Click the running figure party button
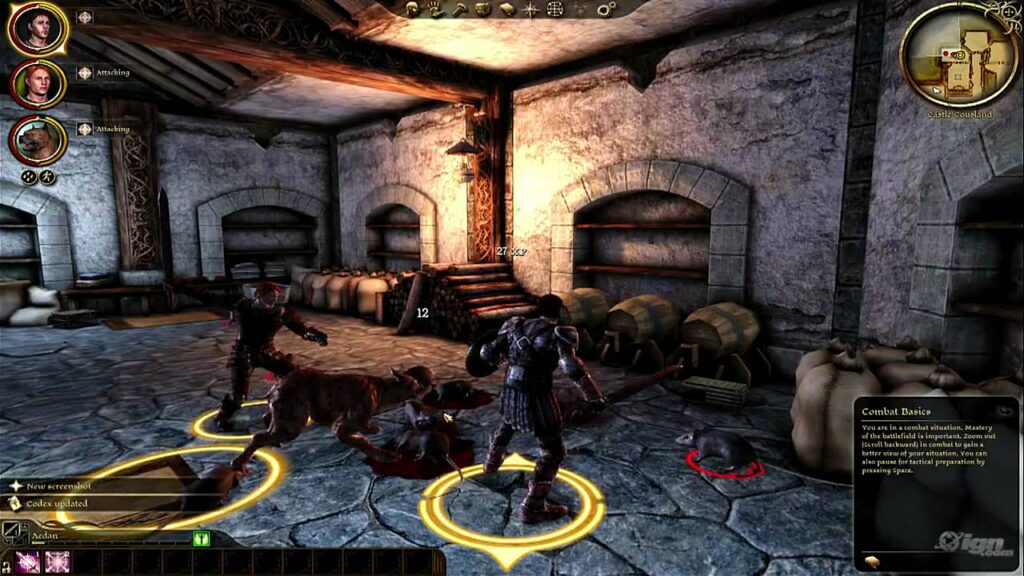1024x576 pixels. [47, 177]
